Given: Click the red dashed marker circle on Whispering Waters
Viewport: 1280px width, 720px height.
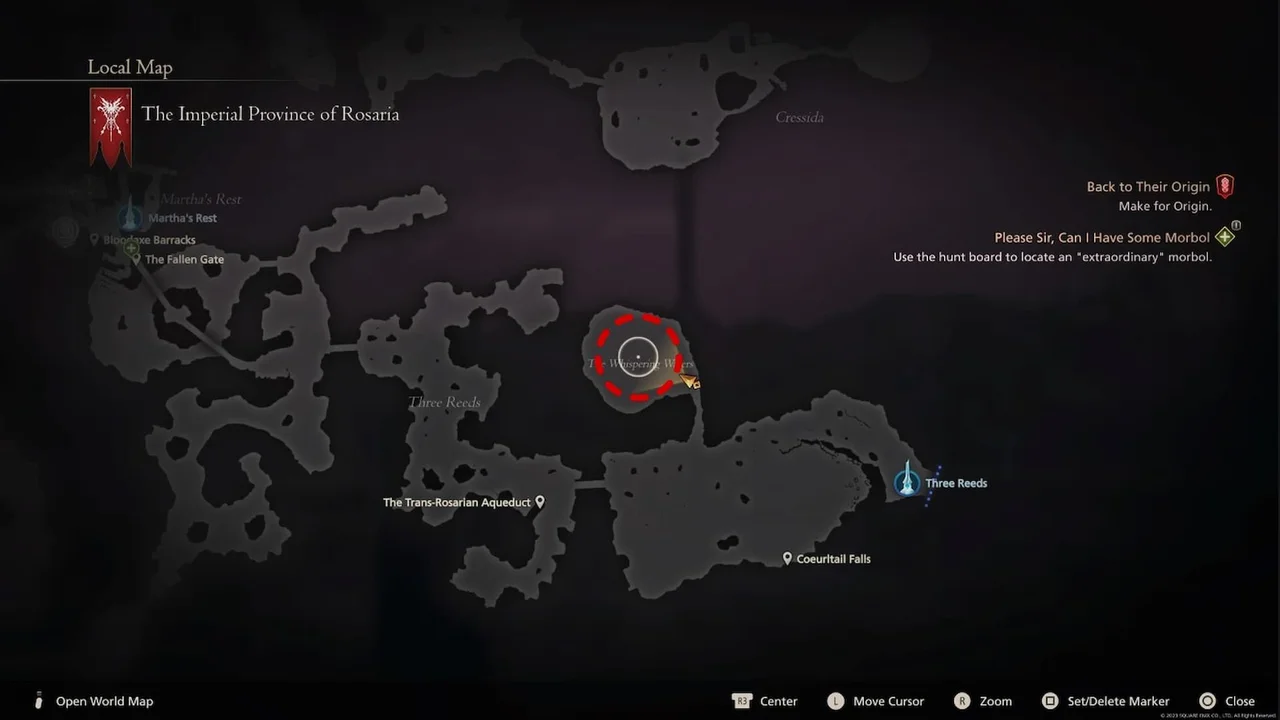Looking at the screenshot, I should 640,356.
